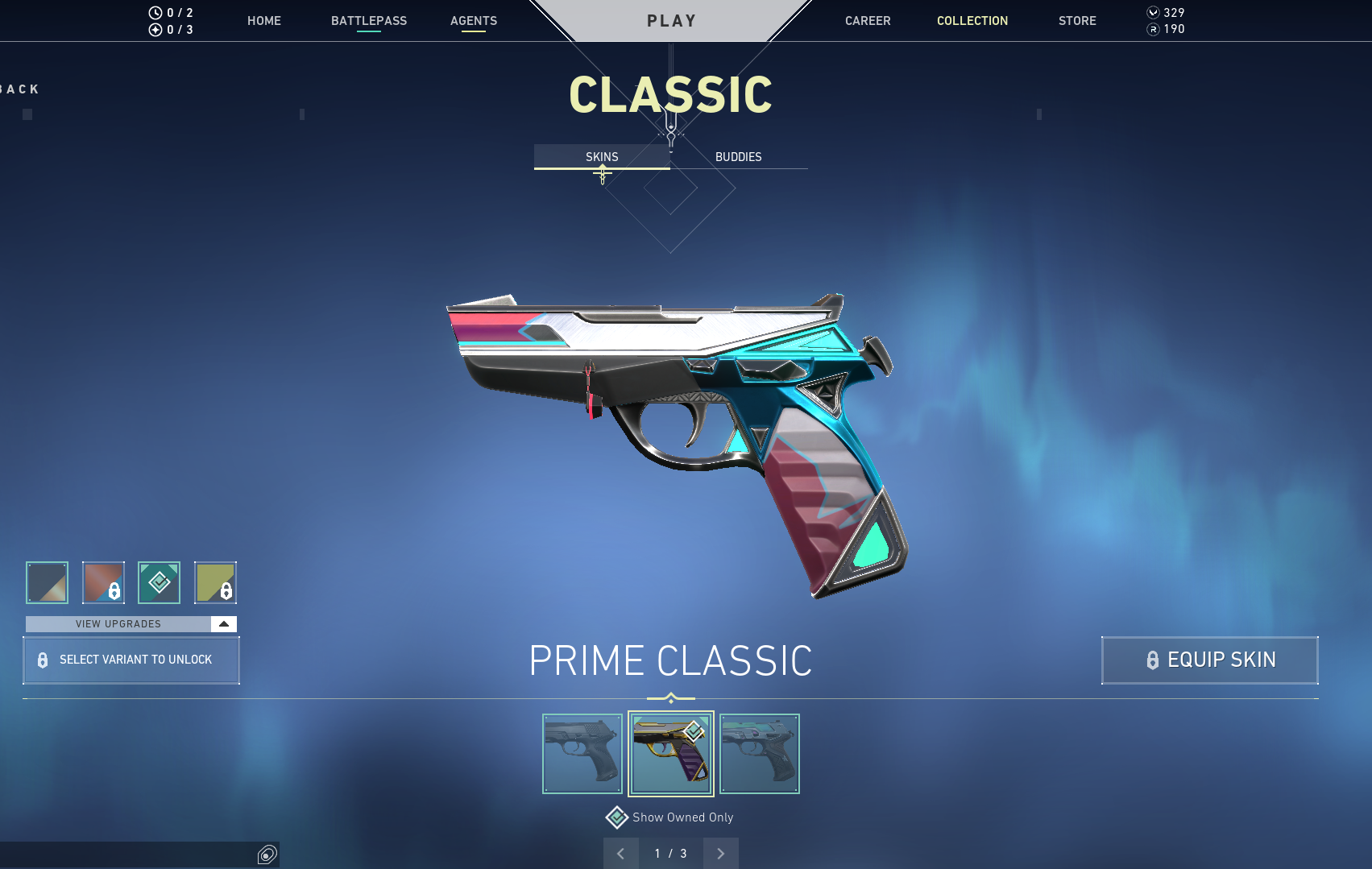Choose the locked orange variant swatch
The height and width of the screenshot is (869, 1372).
tap(103, 582)
